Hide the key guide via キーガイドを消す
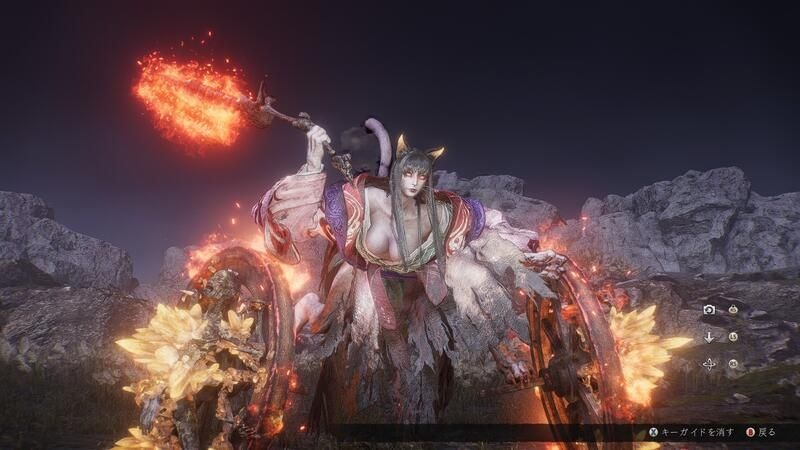 click(697, 432)
